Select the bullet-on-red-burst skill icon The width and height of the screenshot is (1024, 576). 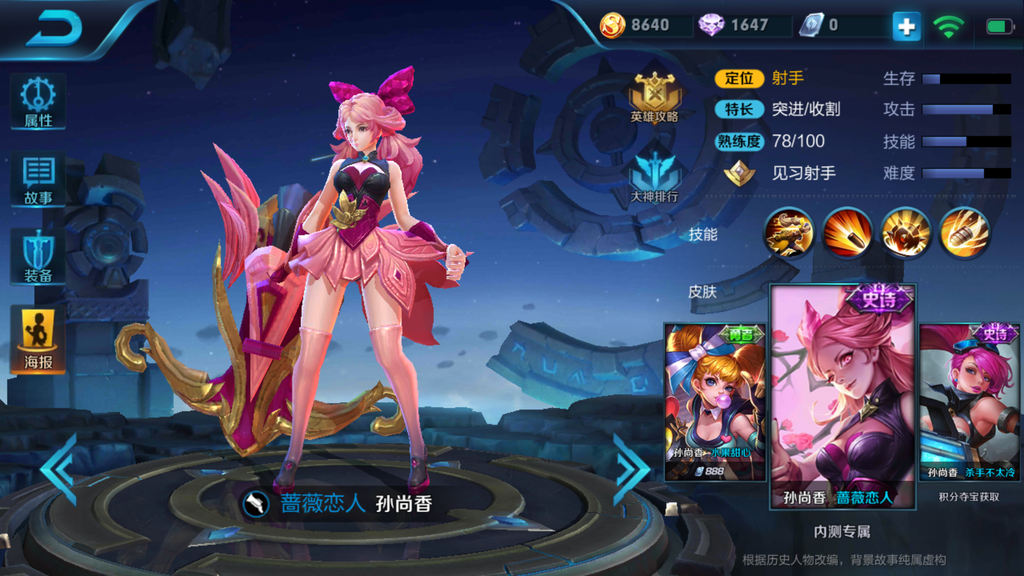[x=847, y=233]
